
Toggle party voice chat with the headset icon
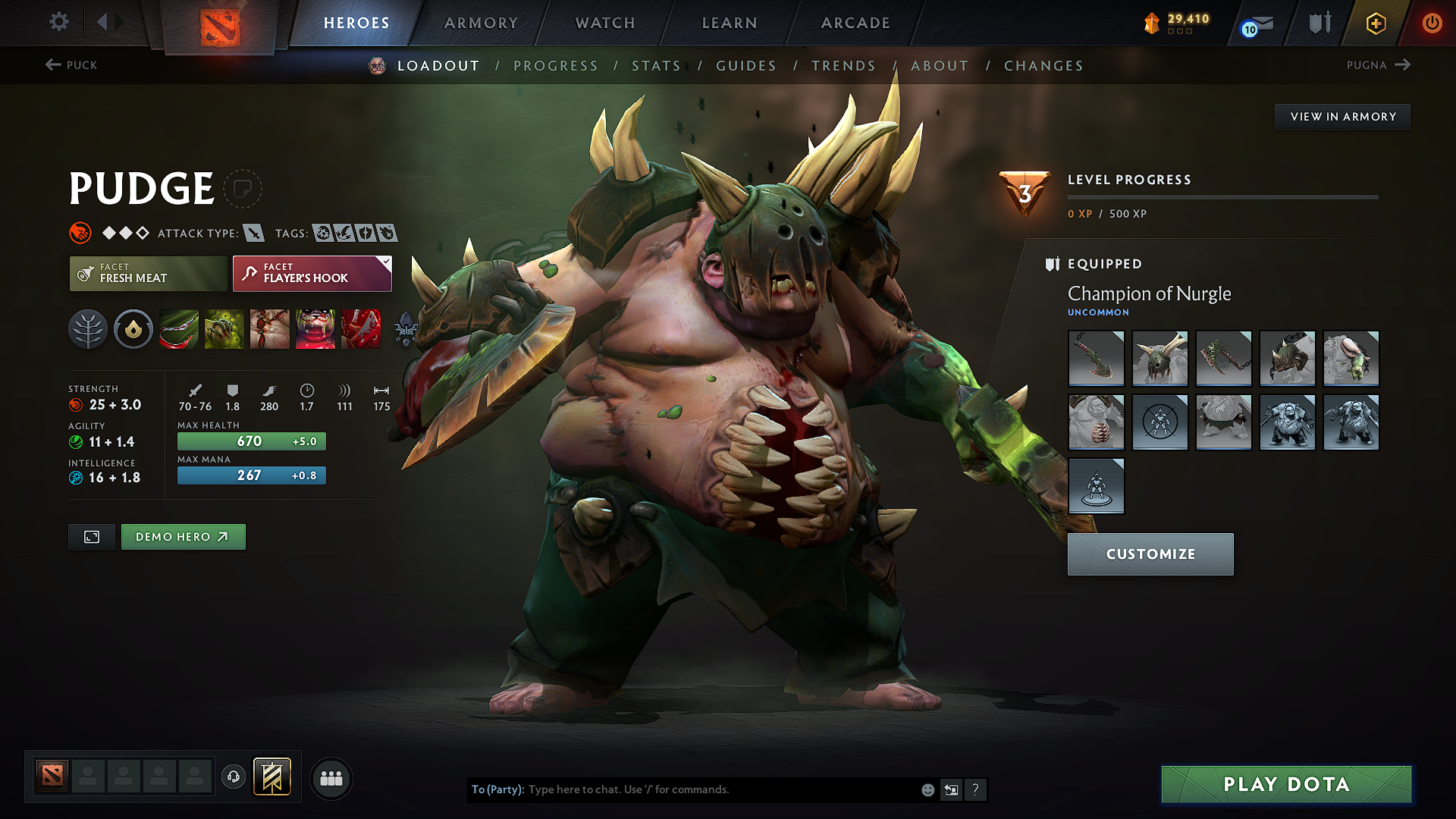[x=234, y=777]
